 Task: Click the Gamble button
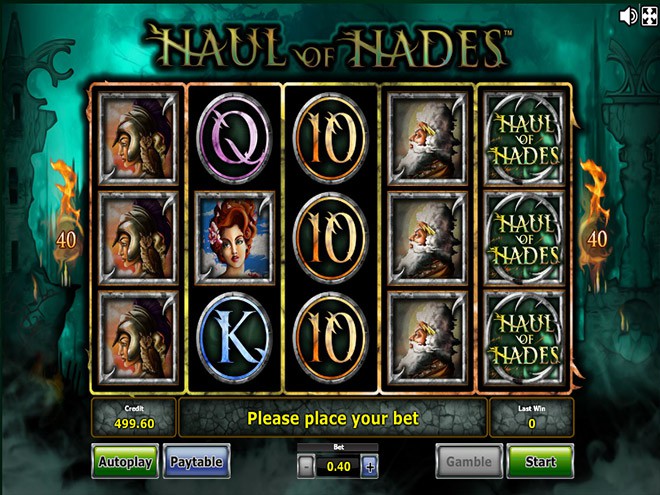click(x=468, y=461)
